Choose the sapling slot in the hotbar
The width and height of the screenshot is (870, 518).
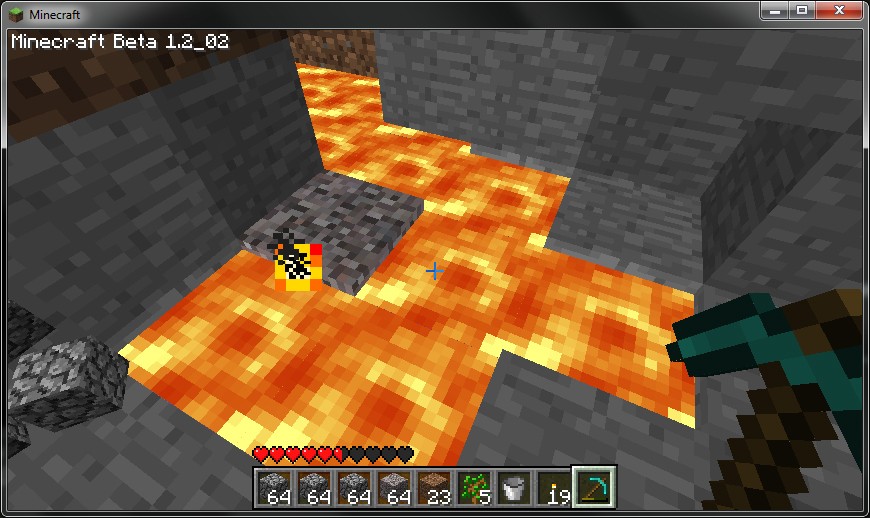(473, 487)
